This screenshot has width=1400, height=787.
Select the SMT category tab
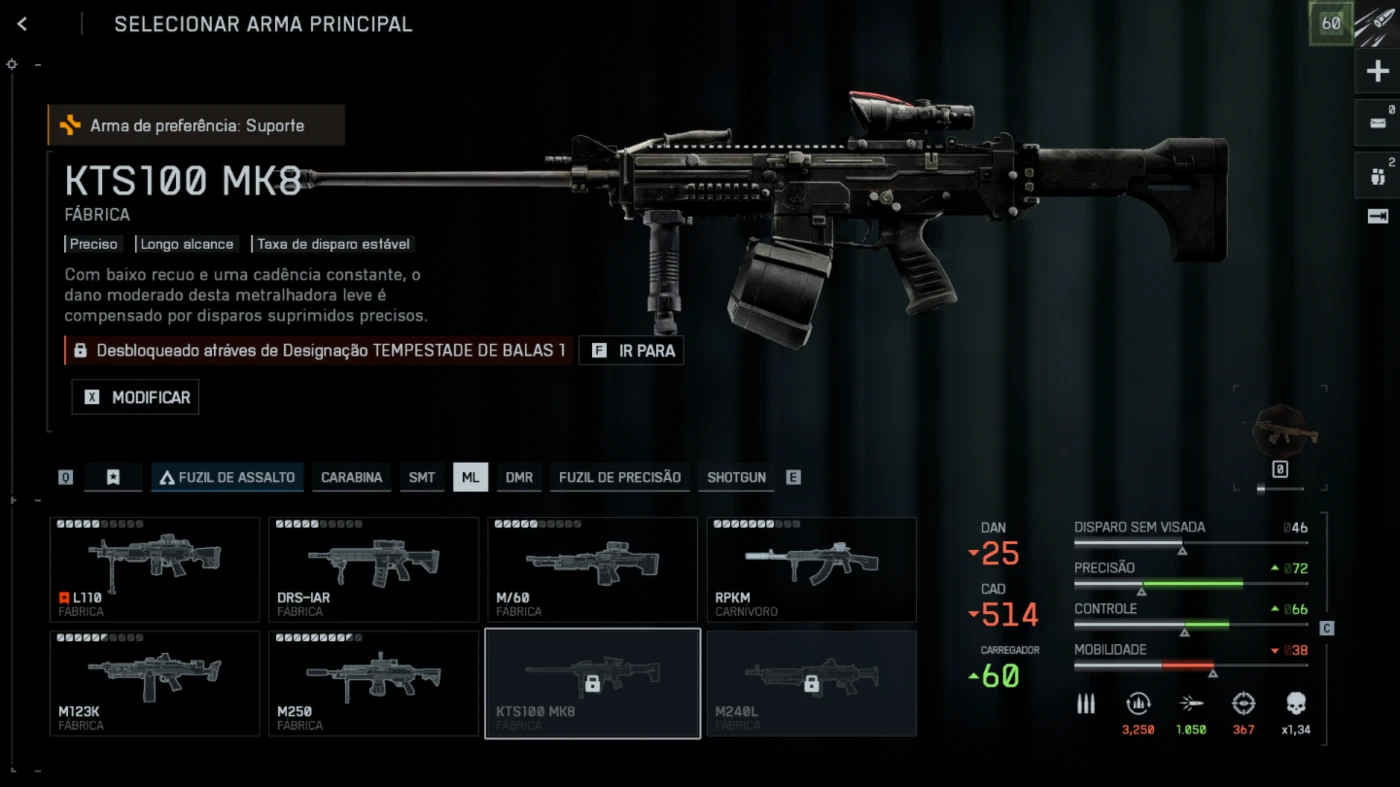point(422,477)
